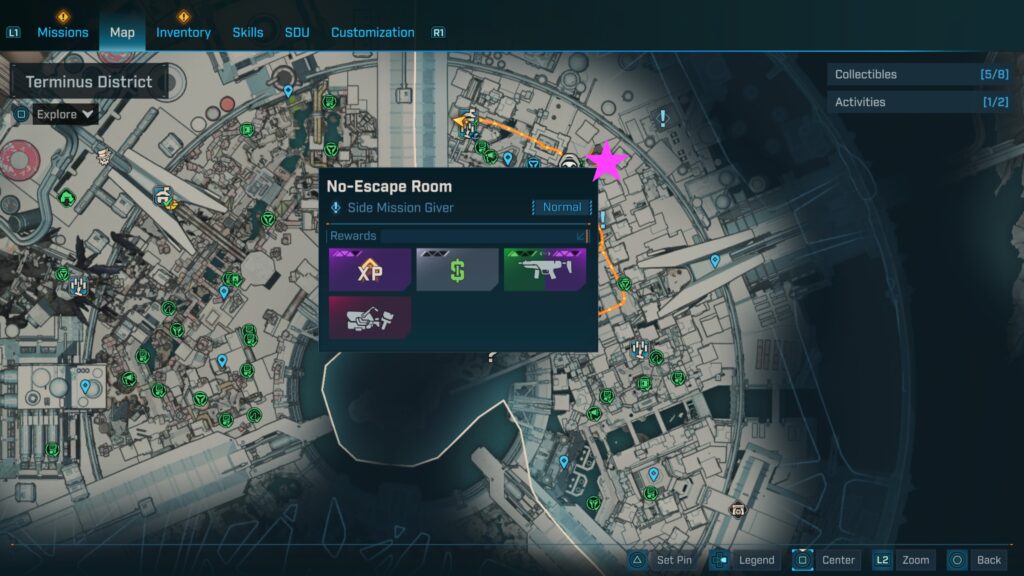1024x576 pixels.
Task: Choose the submachine gun reward tile
Action: [x=544, y=270]
